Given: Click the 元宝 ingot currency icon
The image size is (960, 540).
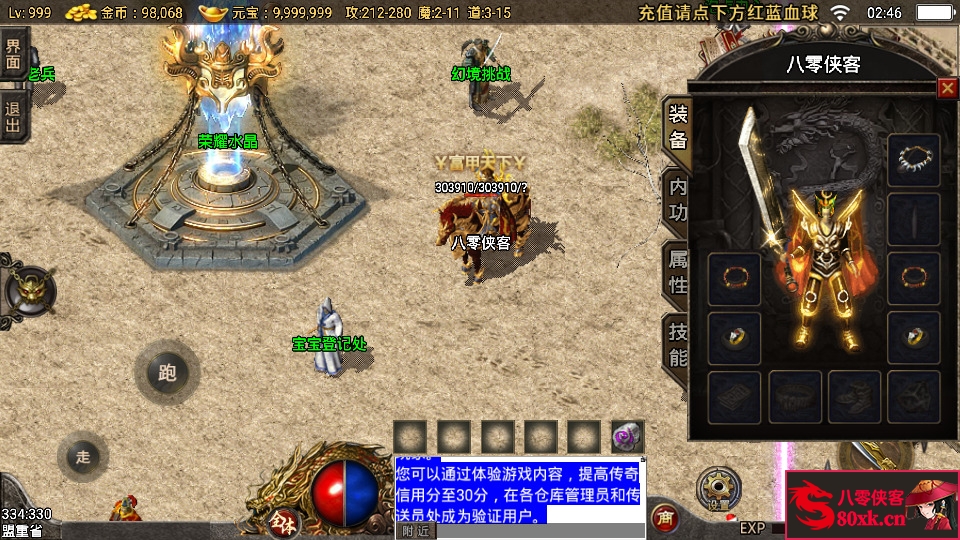Looking at the screenshot, I should click(213, 13).
